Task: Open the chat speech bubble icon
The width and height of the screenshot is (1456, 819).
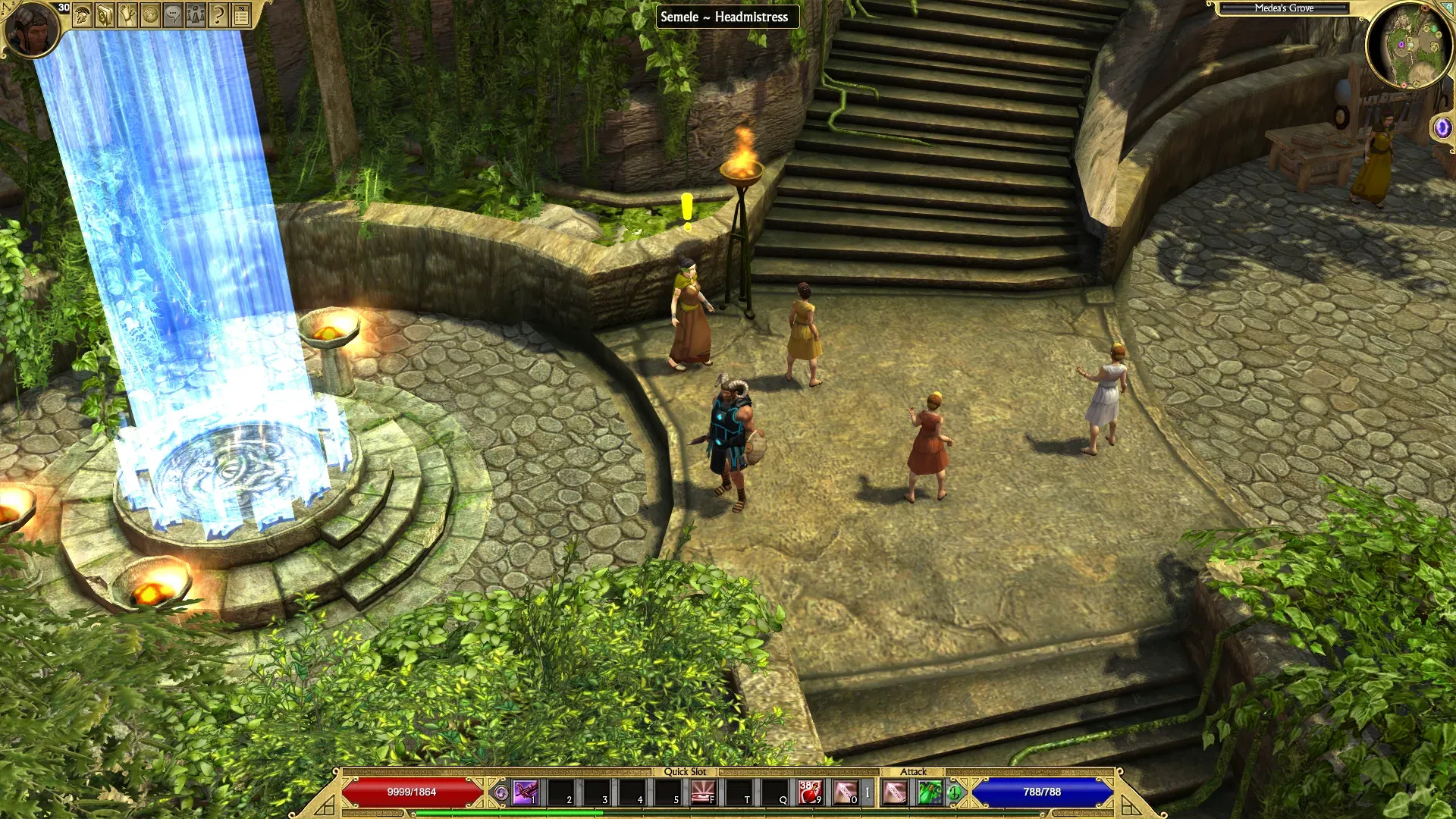Action: click(173, 15)
